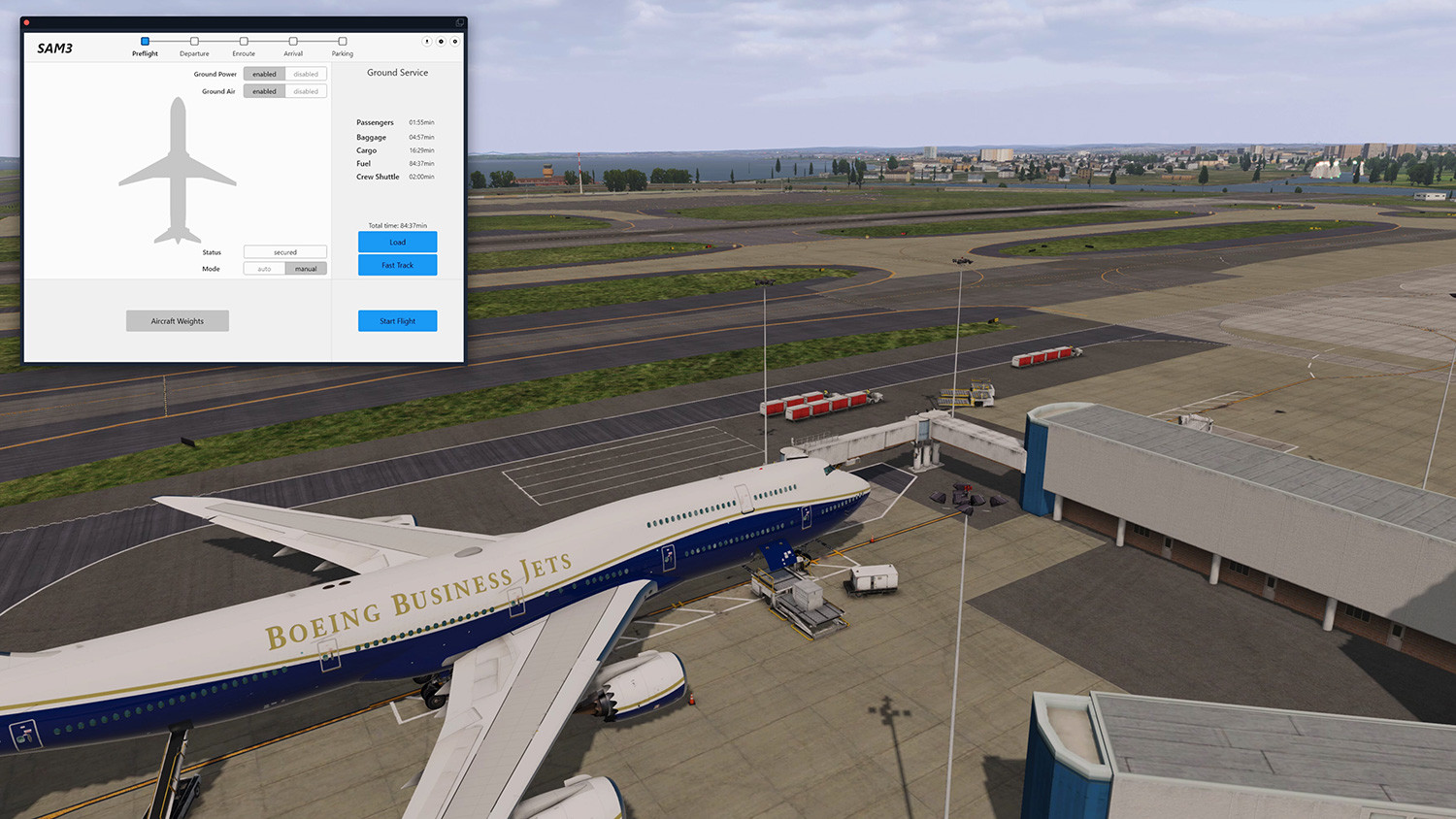Disable Ground Power
The width and height of the screenshot is (1456, 819).
point(306,73)
